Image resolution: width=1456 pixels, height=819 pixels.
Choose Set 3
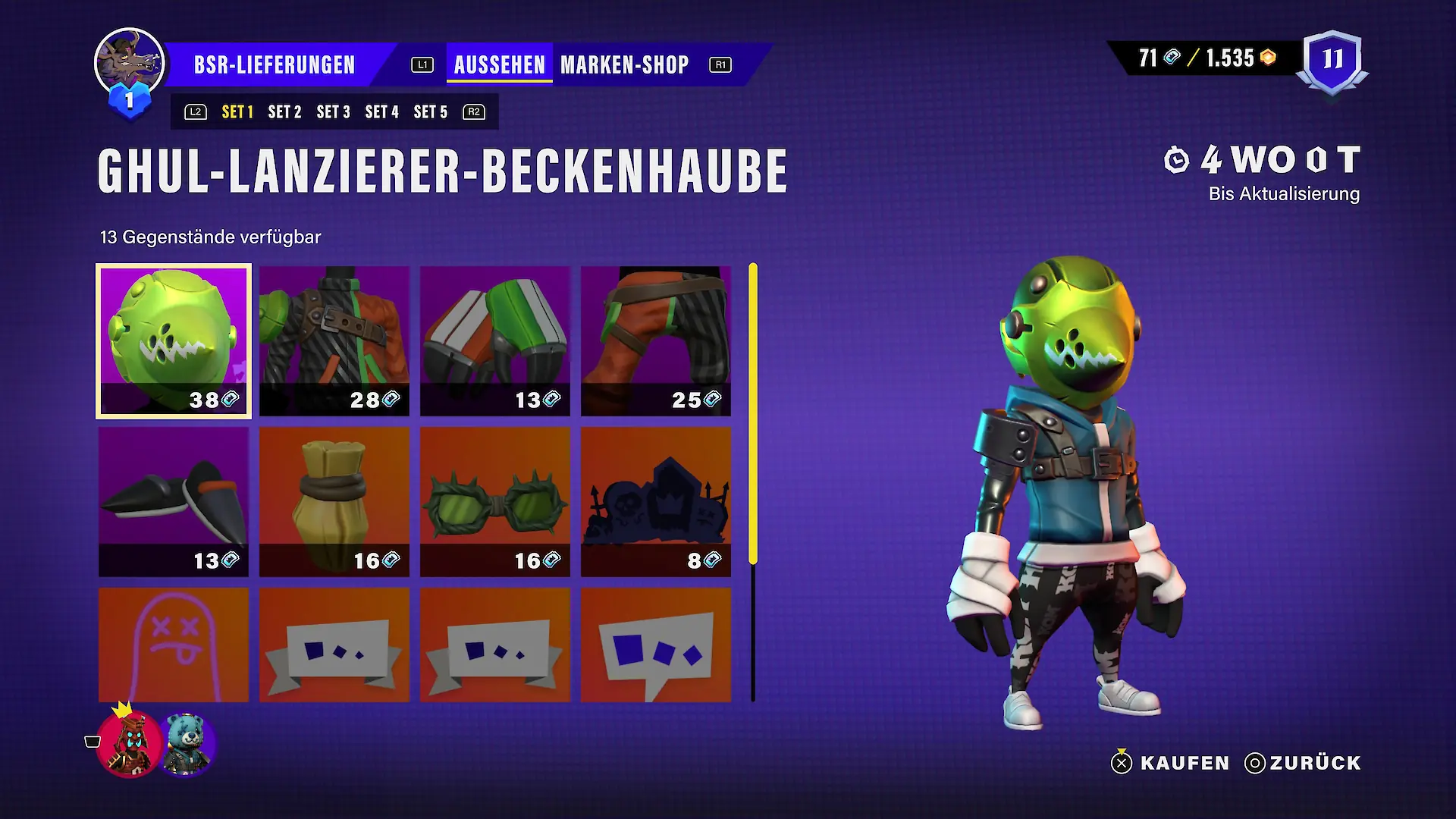click(333, 112)
